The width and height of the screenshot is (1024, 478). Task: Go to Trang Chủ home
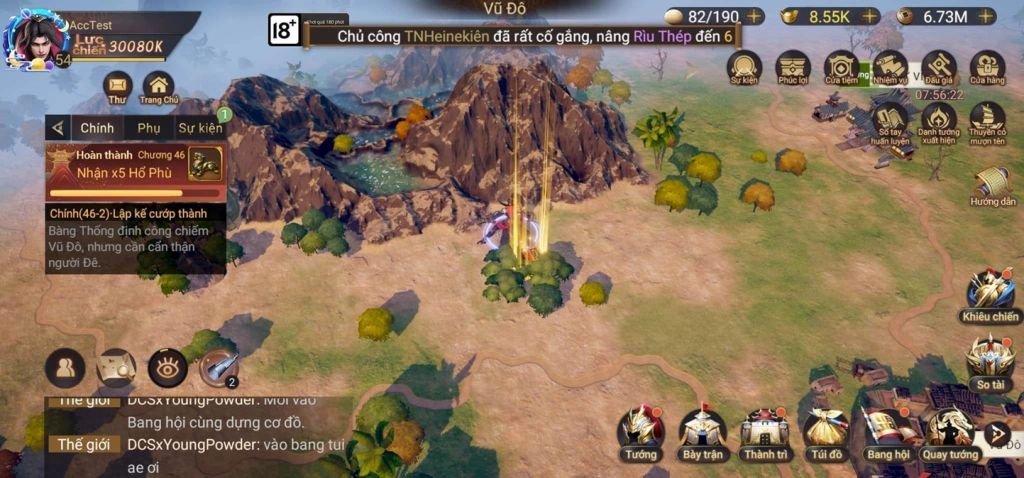158,87
